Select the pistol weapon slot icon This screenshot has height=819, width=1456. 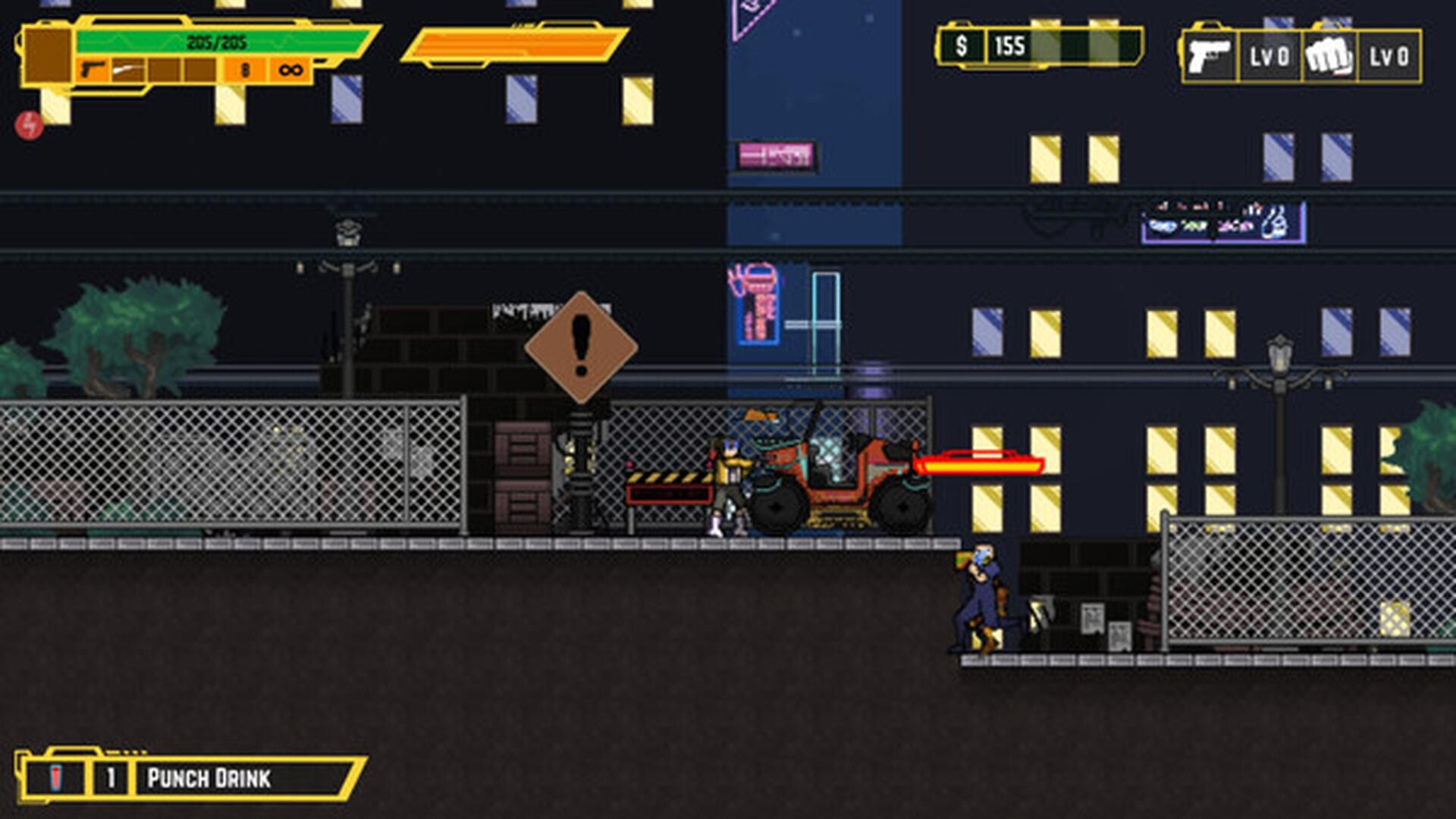click(x=93, y=69)
